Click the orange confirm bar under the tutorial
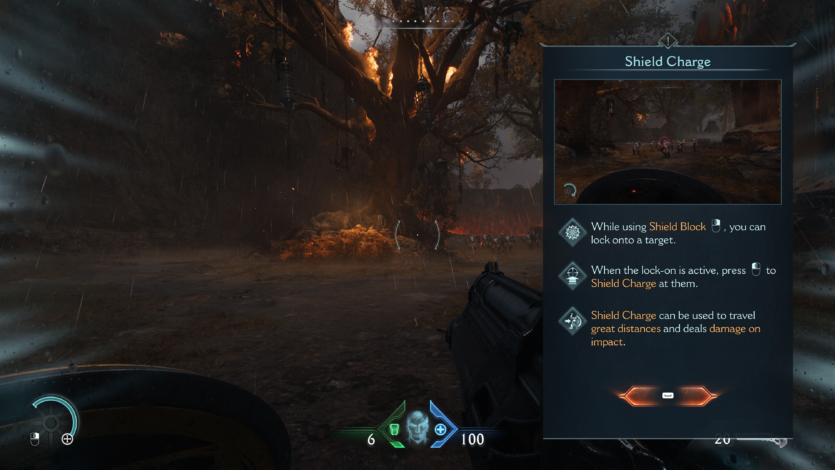The width and height of the screenshot is (835, 470). tap(667, 396)
